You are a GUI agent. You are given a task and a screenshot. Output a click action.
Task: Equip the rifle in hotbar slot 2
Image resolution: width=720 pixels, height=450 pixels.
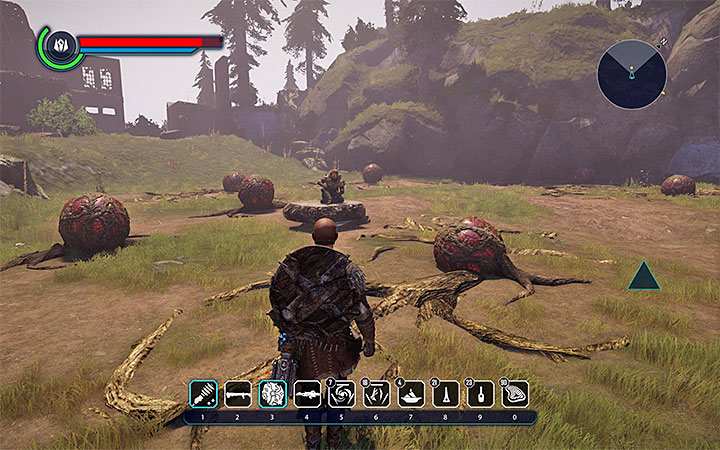point(237,394)
